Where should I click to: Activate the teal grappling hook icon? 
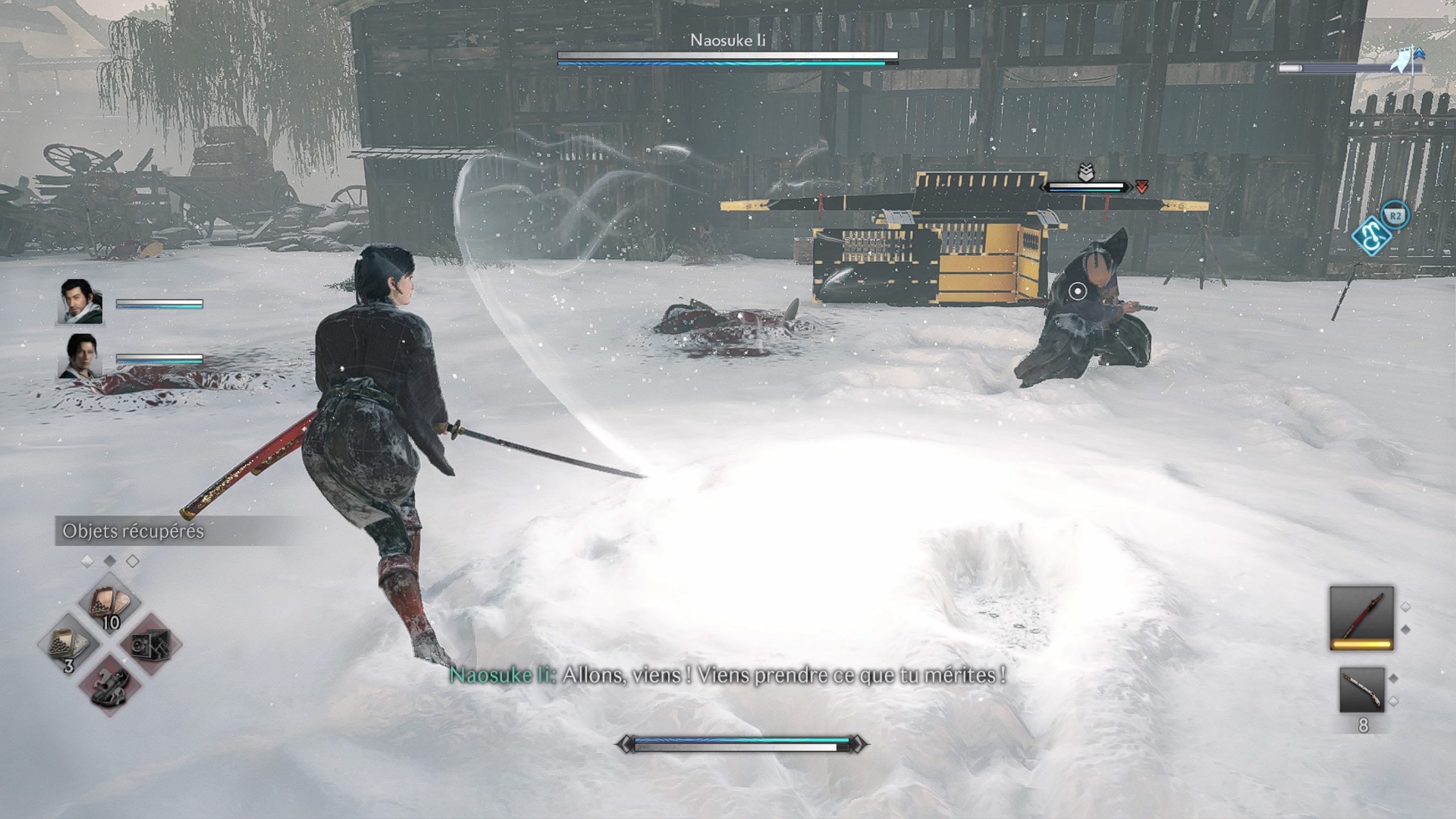[x=1372, y=236]
